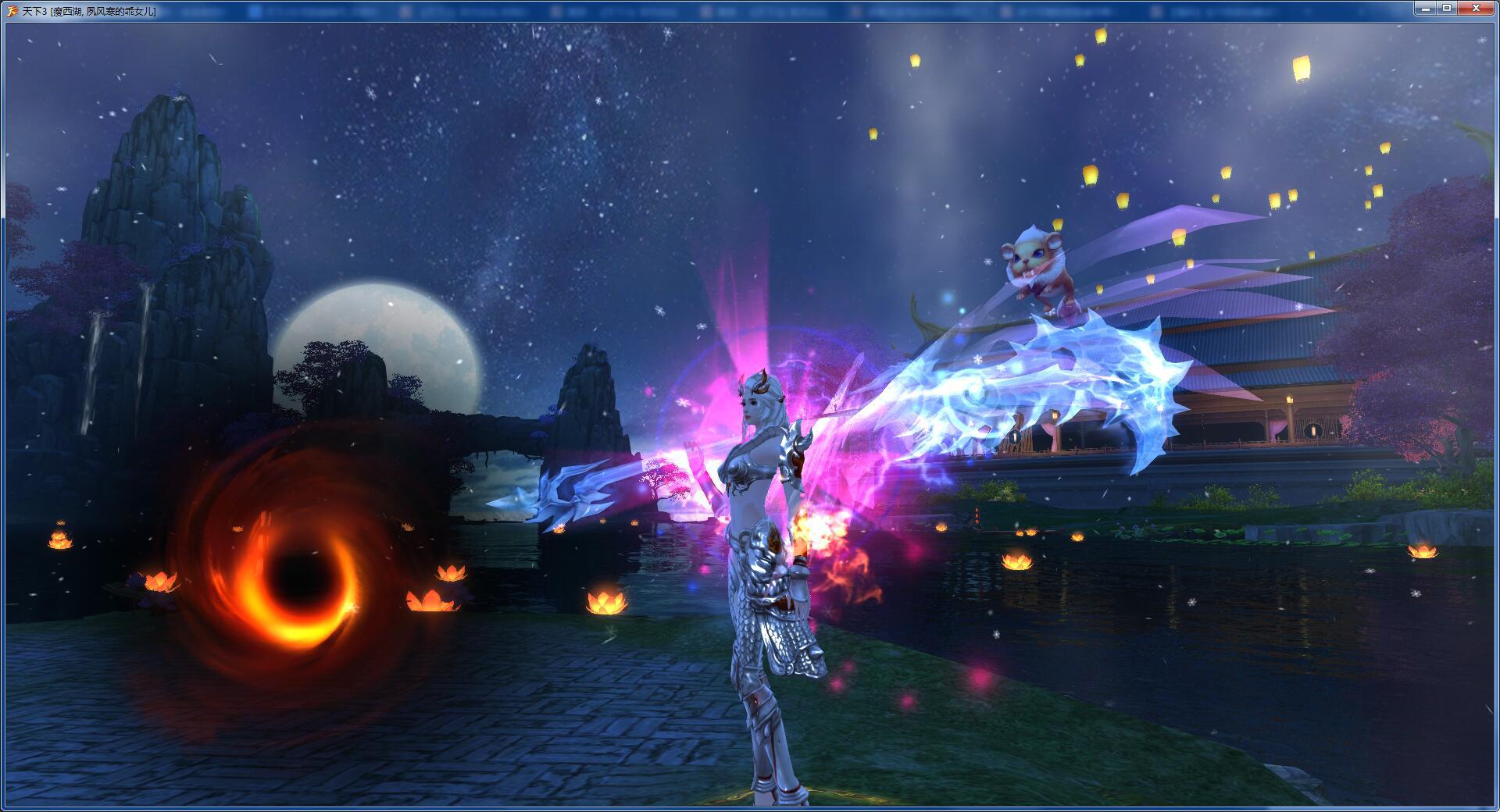Minimize the game window
Image resolution: width=1500 pixels, height=812 pixels.
[x=1426, y=8]
